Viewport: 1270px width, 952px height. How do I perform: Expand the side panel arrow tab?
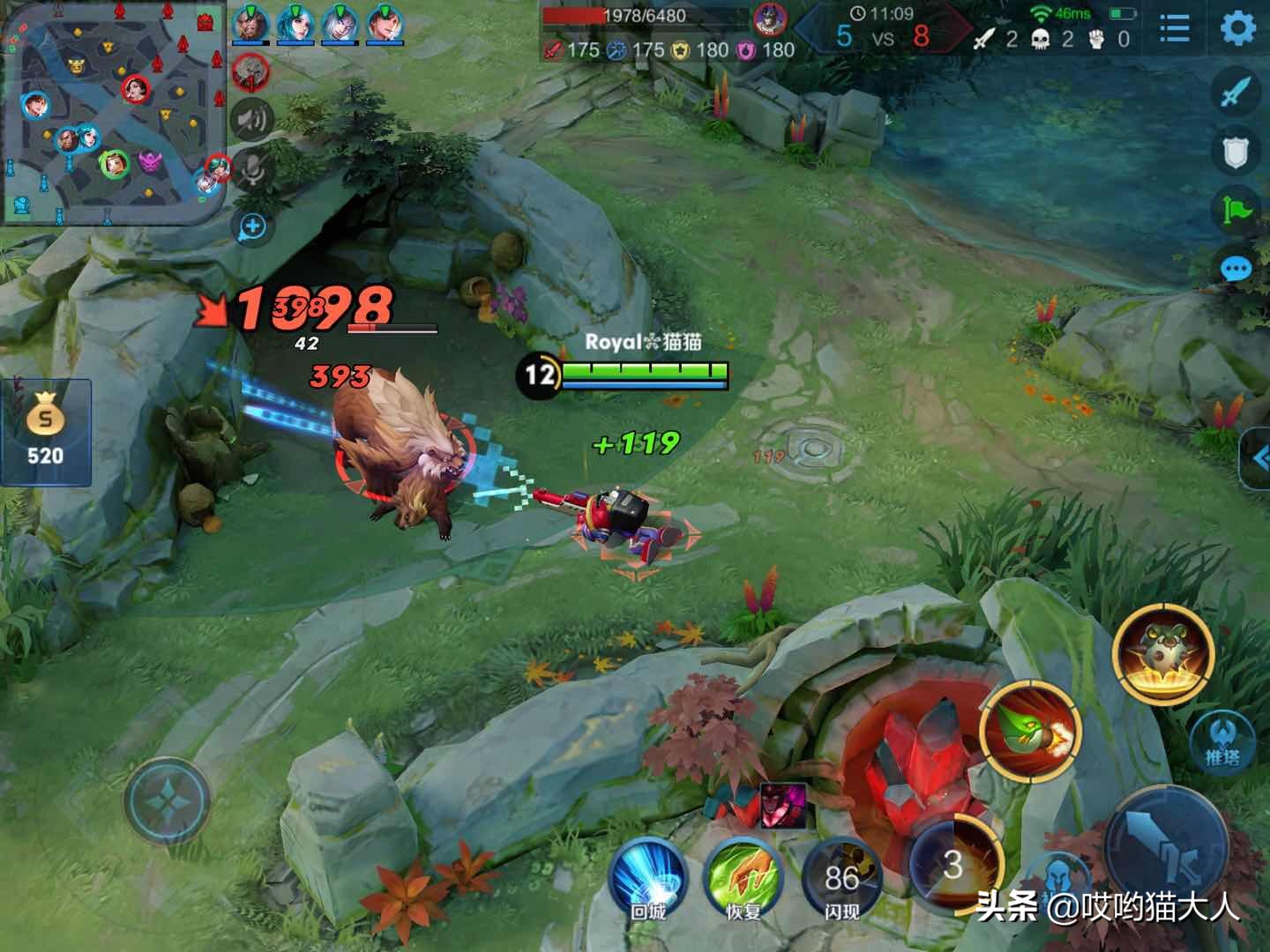1256,458
